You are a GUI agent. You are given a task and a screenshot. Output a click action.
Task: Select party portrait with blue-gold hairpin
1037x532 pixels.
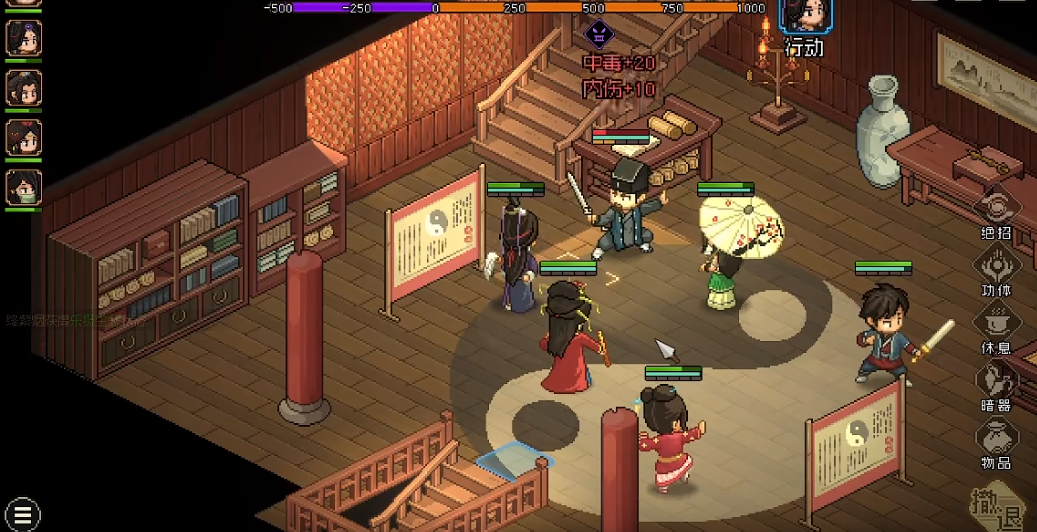pyautogui.click(x=23, y=88)
